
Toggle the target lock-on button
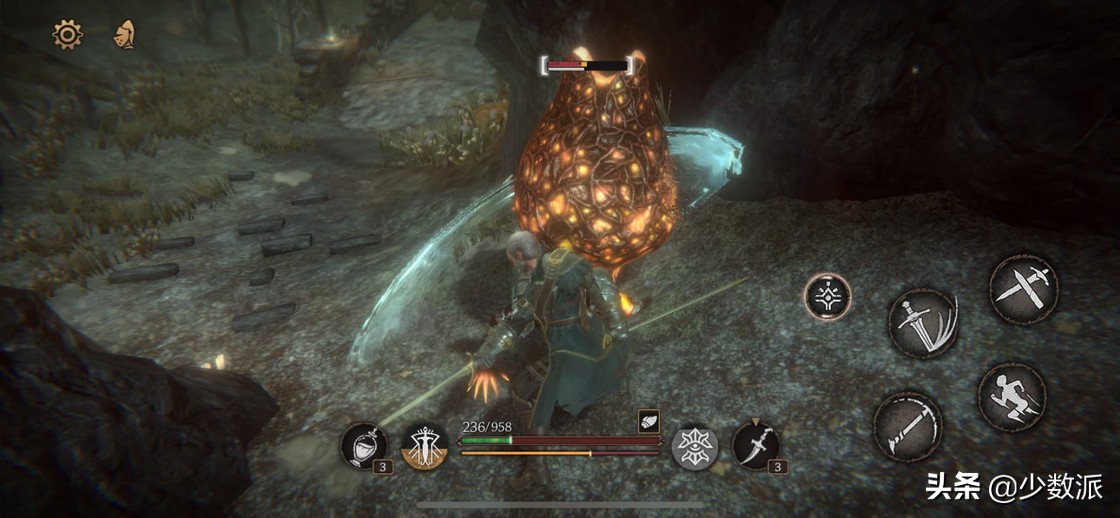(x=827, y=297)
